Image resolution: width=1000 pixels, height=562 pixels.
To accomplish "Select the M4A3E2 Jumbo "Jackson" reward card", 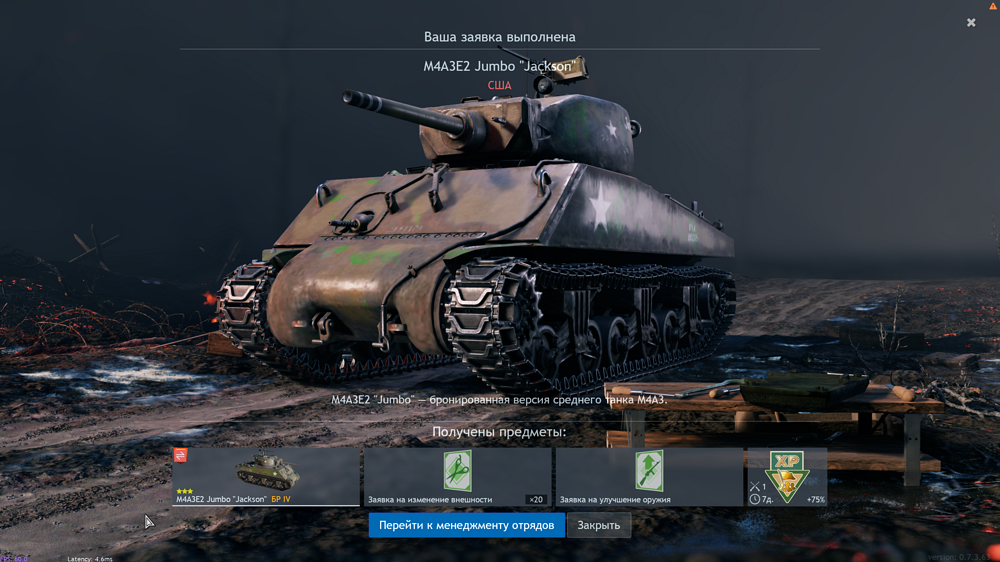I will pos(266,476).
